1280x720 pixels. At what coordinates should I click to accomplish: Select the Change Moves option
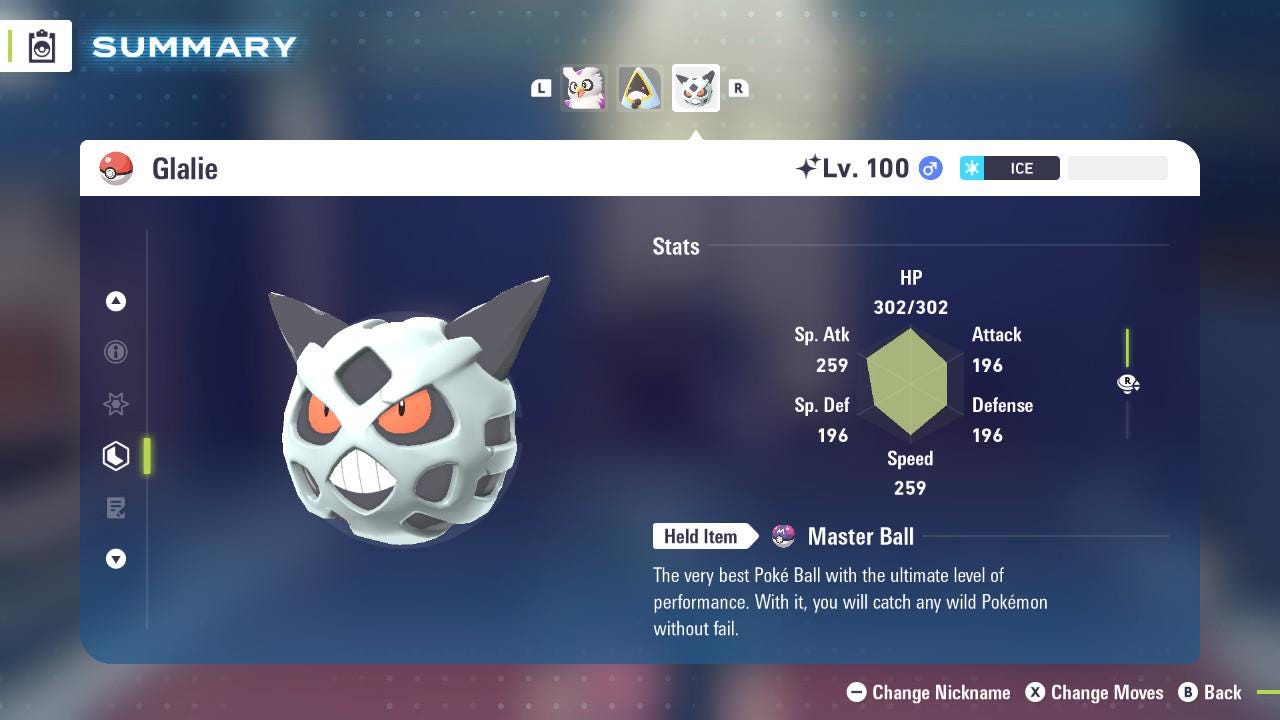(1095, 692)
